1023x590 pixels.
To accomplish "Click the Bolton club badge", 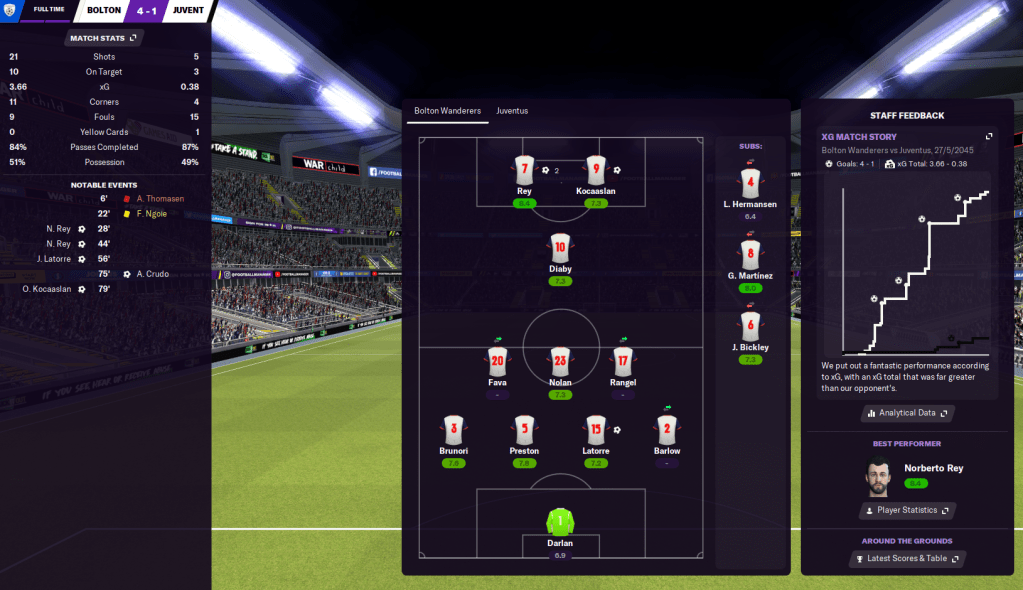I will click(11, 10).
